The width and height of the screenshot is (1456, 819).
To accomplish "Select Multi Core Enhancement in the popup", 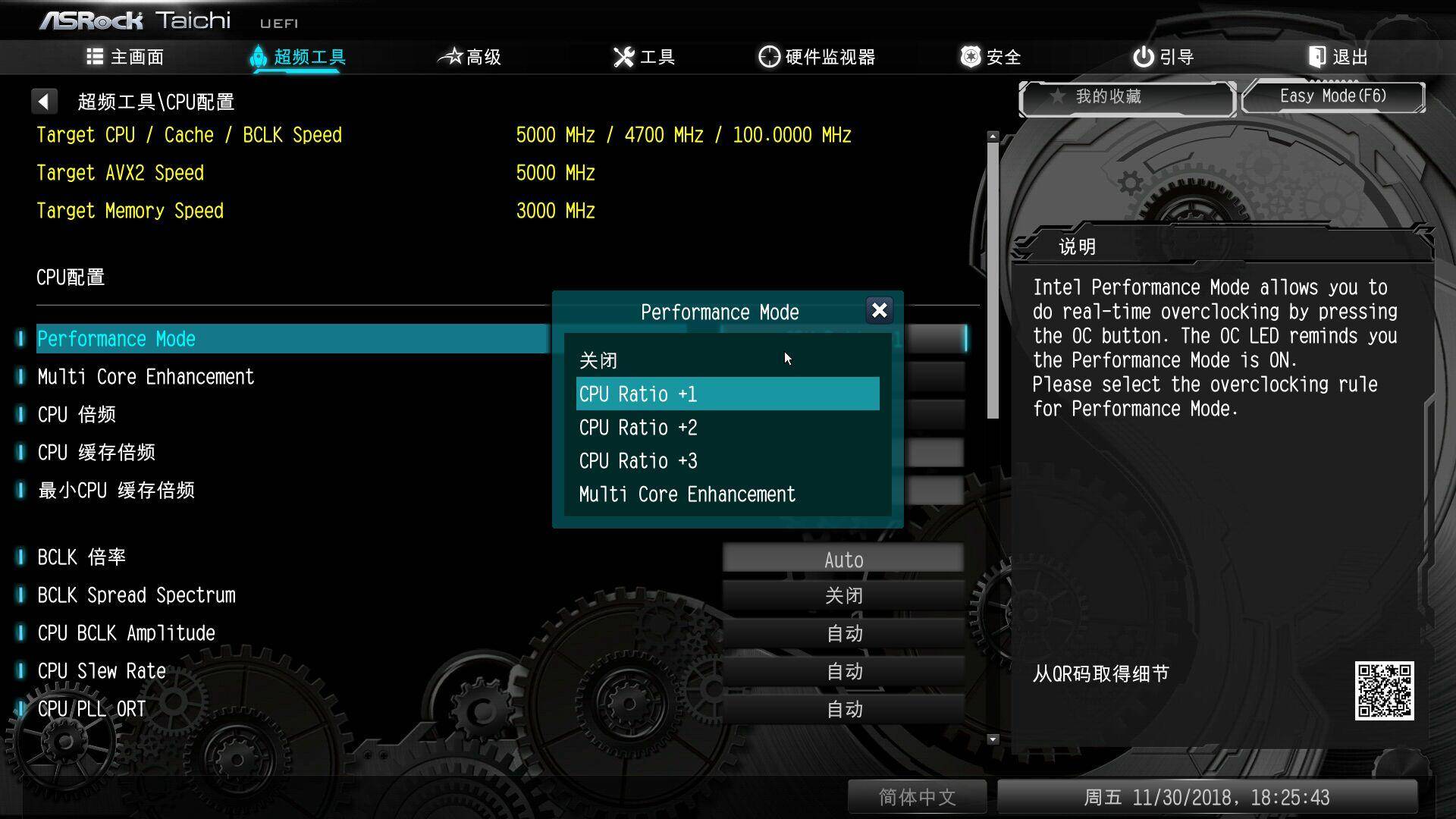I will click(686, 494).
